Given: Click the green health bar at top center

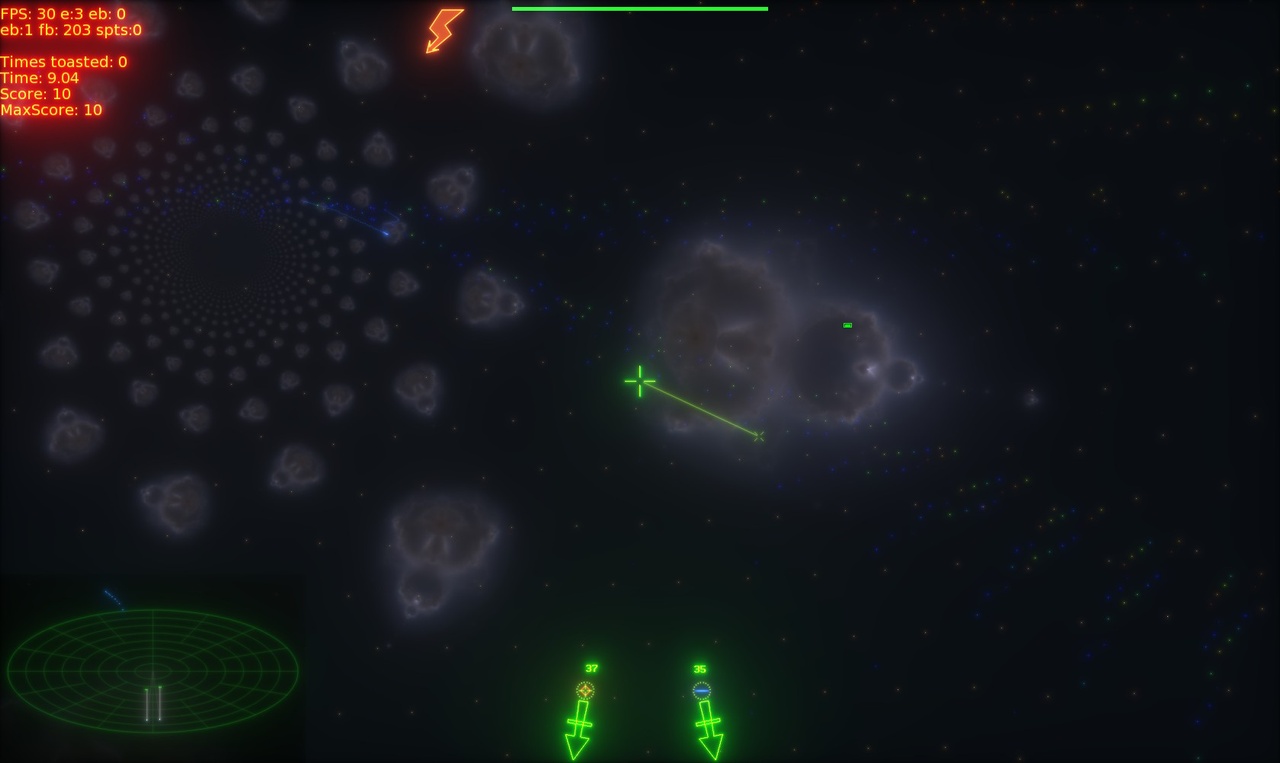Looking at the screenshot, I should (x=640, y=8).
